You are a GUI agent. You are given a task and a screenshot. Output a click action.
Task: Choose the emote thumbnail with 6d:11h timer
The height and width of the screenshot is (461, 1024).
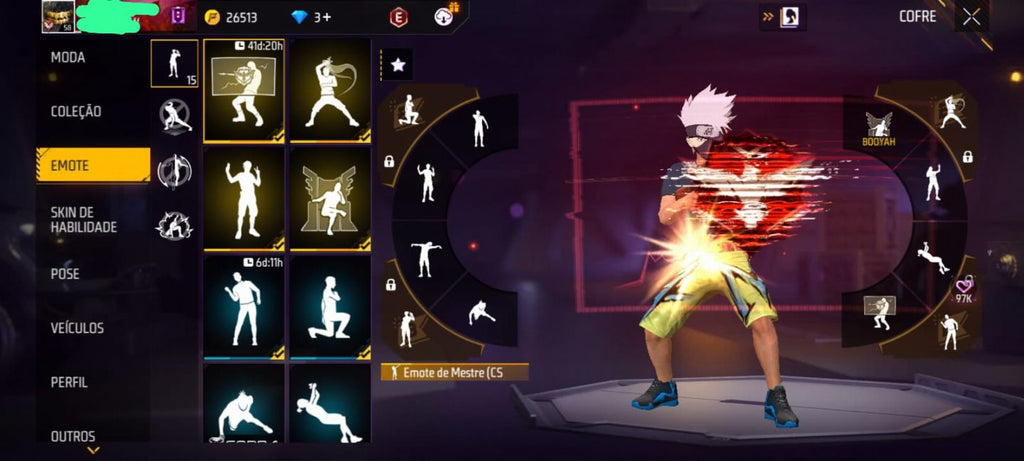pyautogui.click(x=244, y=306)
